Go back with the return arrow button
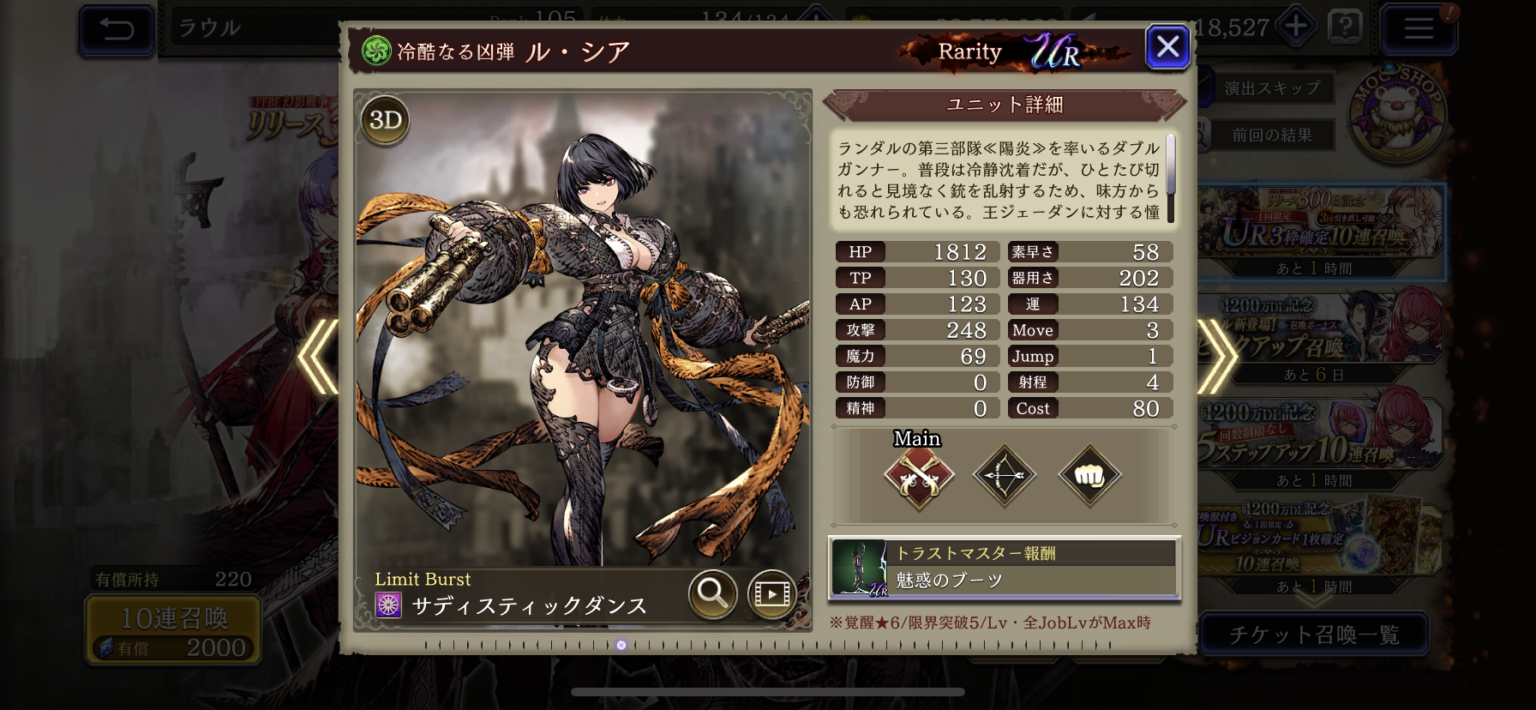This screenshot has height=710, width=1536. [x=117, y=29]
